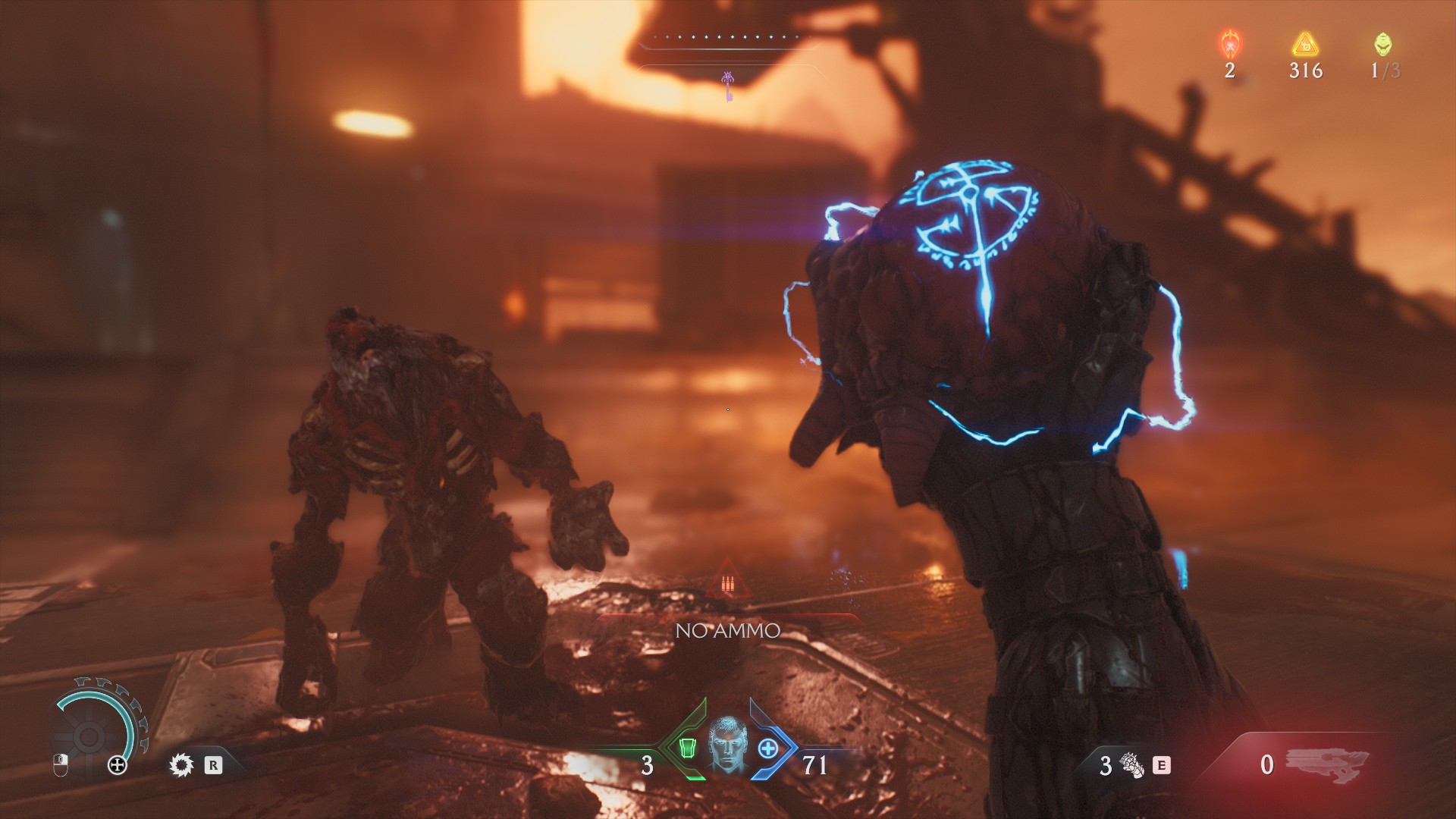Click the round shield gauge wheel
Screen dimensions: 1456x819
(x=89, y=734)
